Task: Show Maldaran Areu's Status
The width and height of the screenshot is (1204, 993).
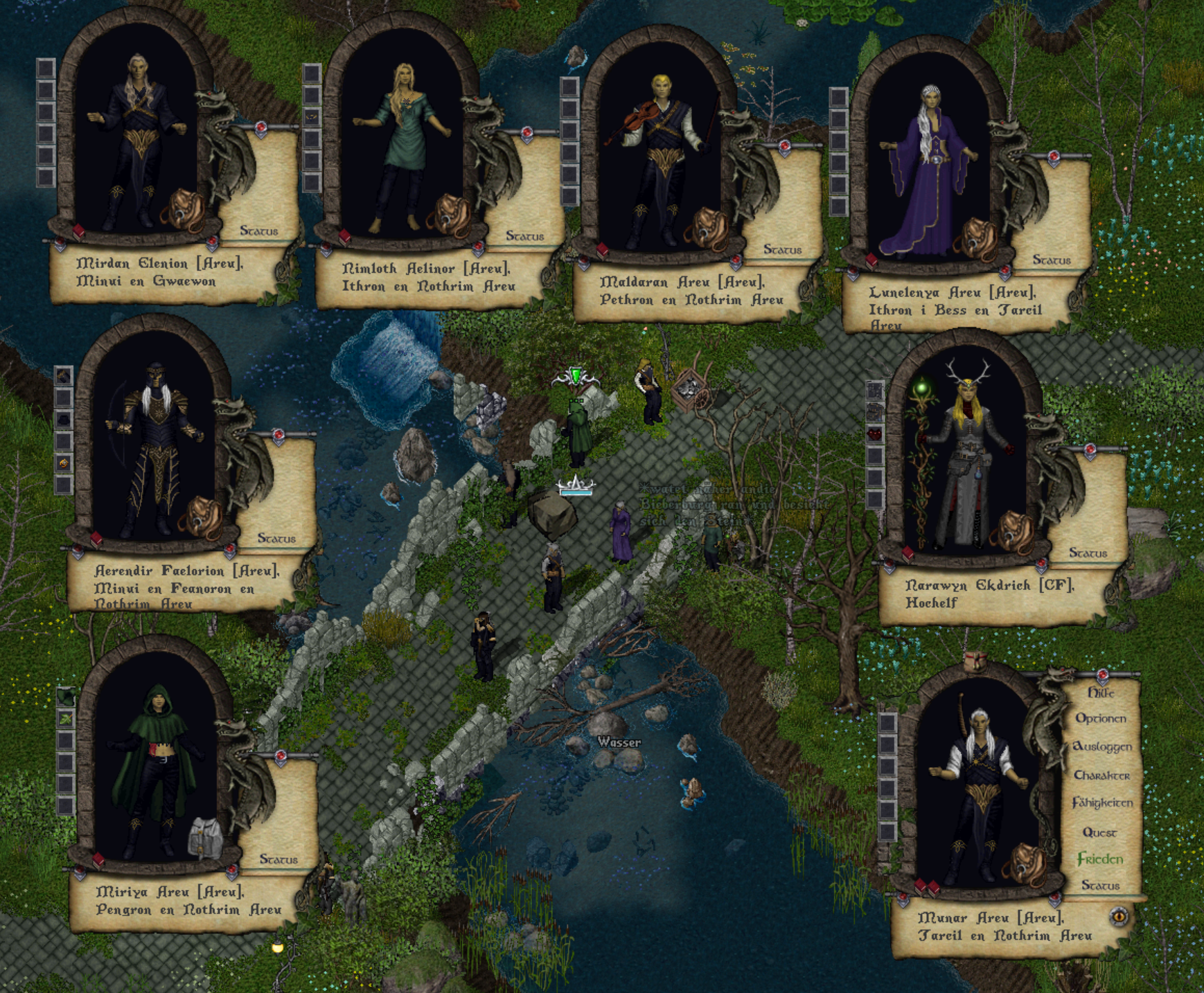Action: click(x=782, y=249)
